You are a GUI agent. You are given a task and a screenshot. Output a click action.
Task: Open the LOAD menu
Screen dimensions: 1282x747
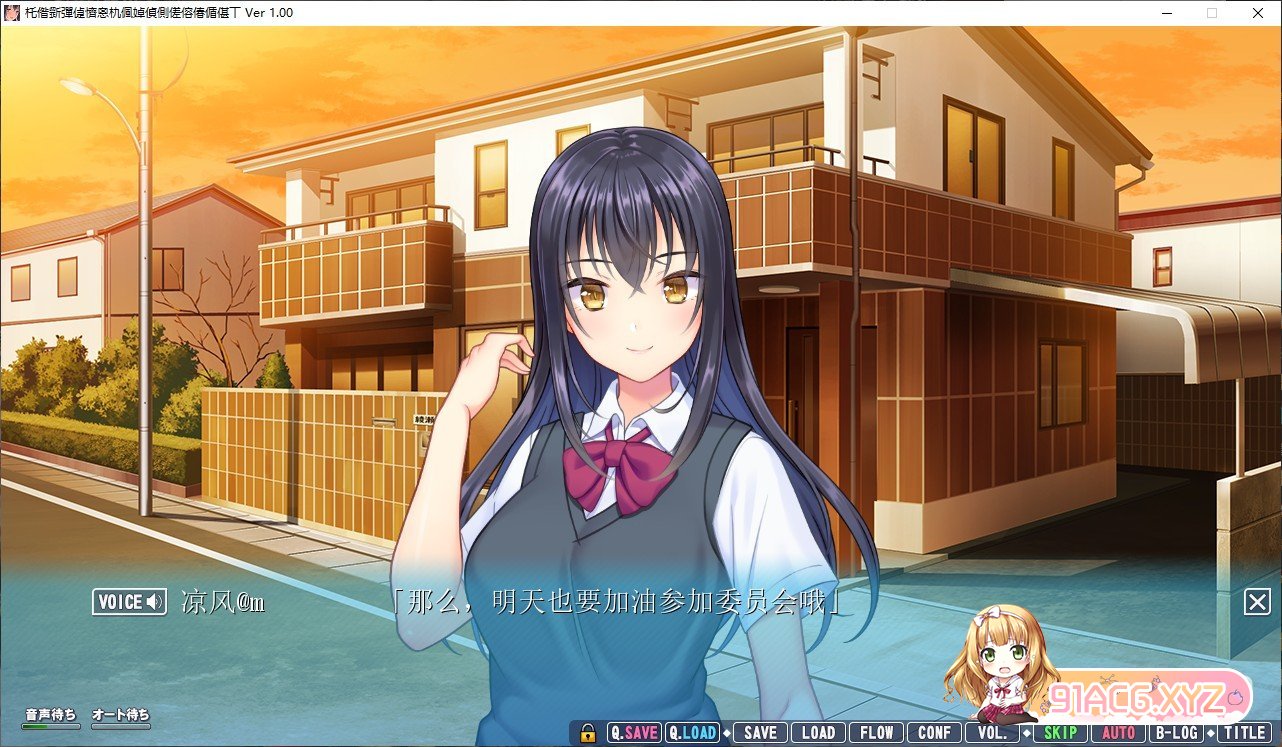tap(818, 733)
